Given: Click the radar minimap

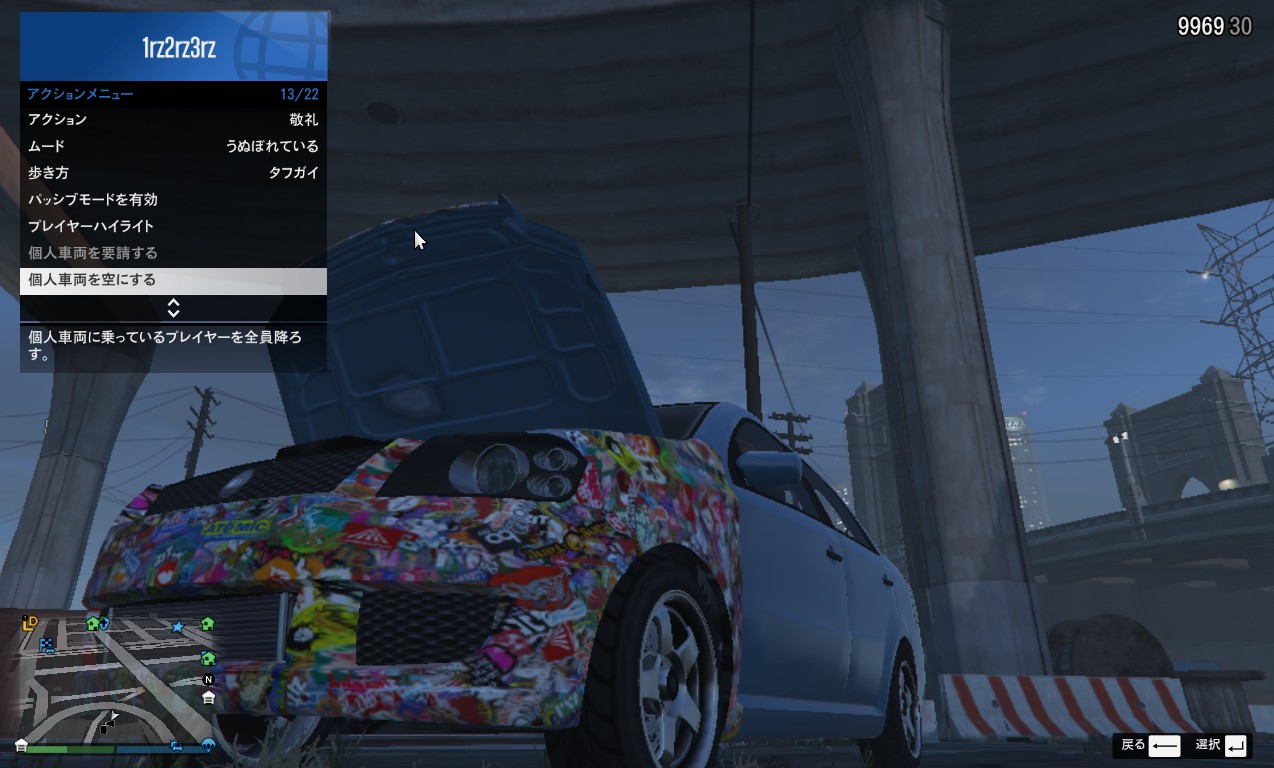Looking at the screenshot, I should tap(120, 676).
